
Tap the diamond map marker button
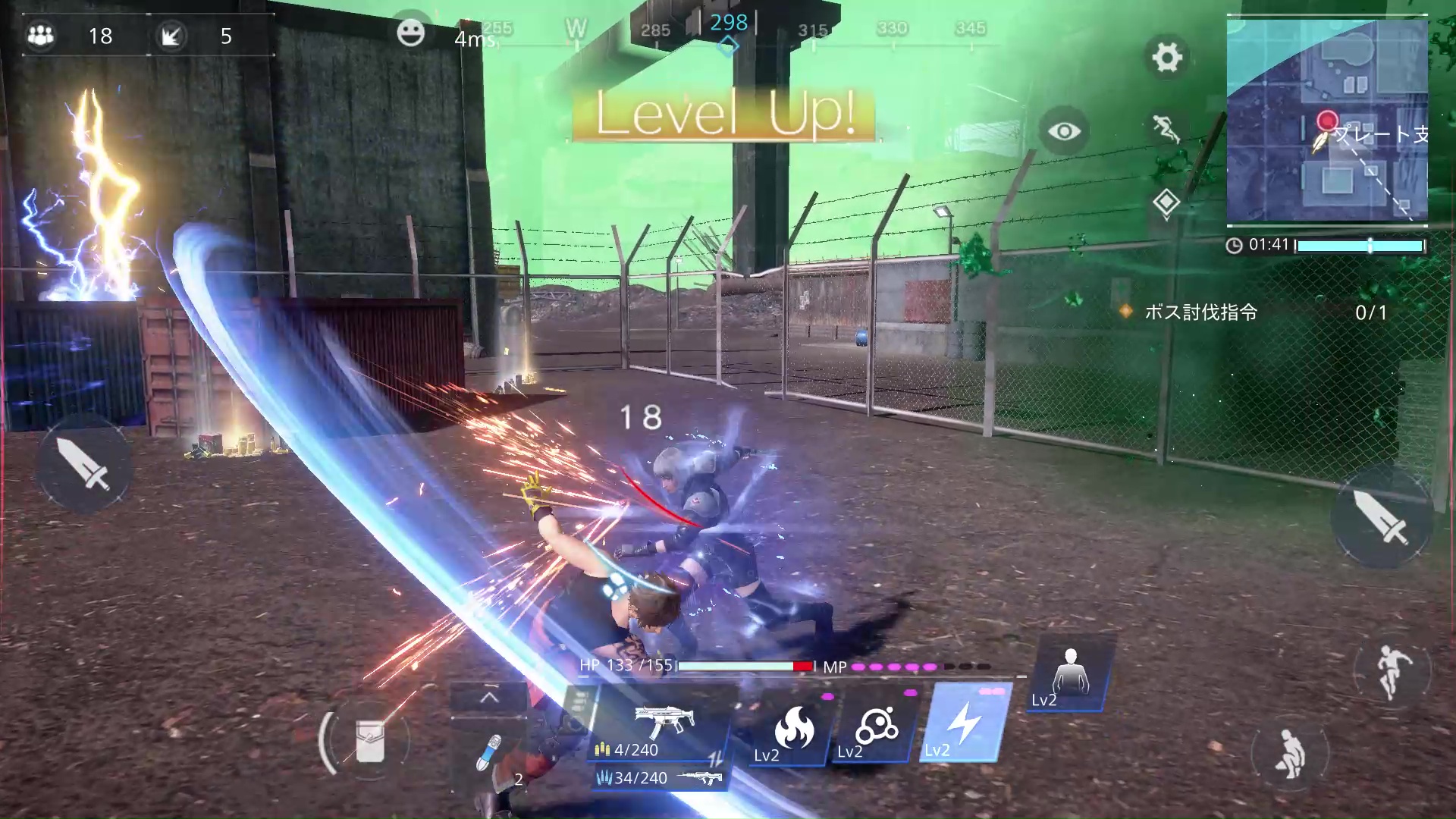pyautogui.click(x=1166, y=202)
